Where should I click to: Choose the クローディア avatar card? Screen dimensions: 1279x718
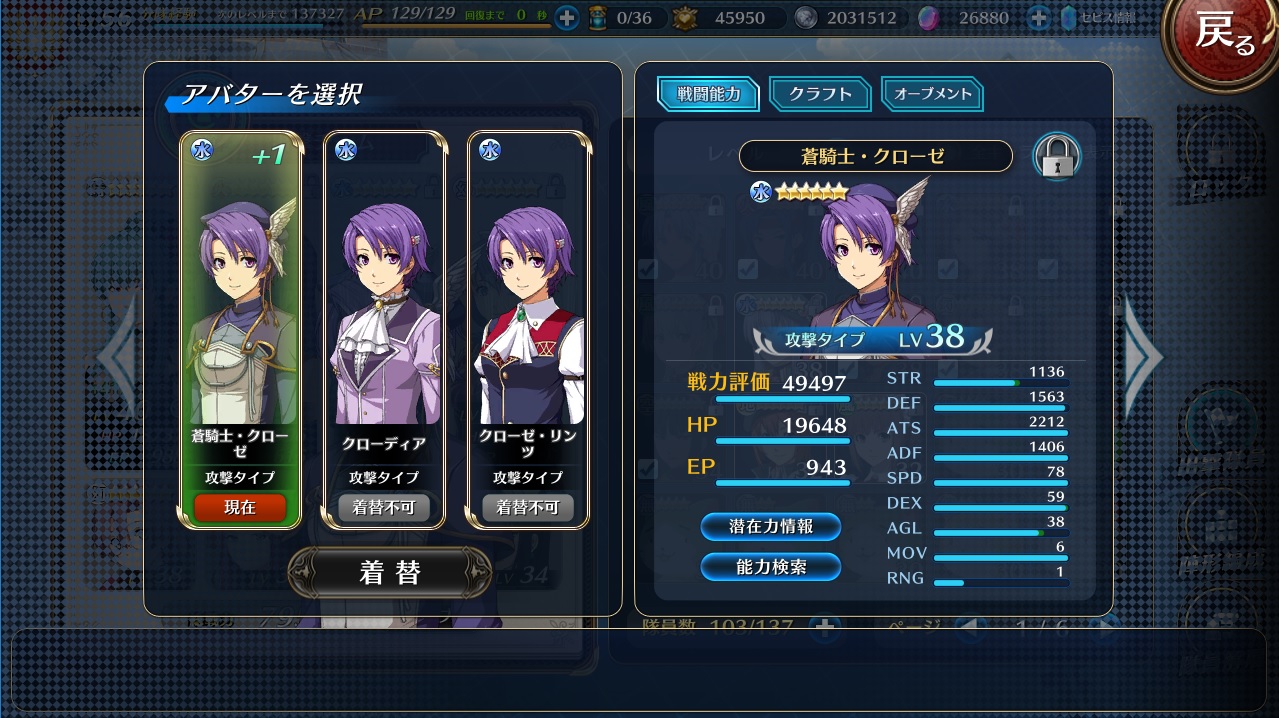(384, 300)
